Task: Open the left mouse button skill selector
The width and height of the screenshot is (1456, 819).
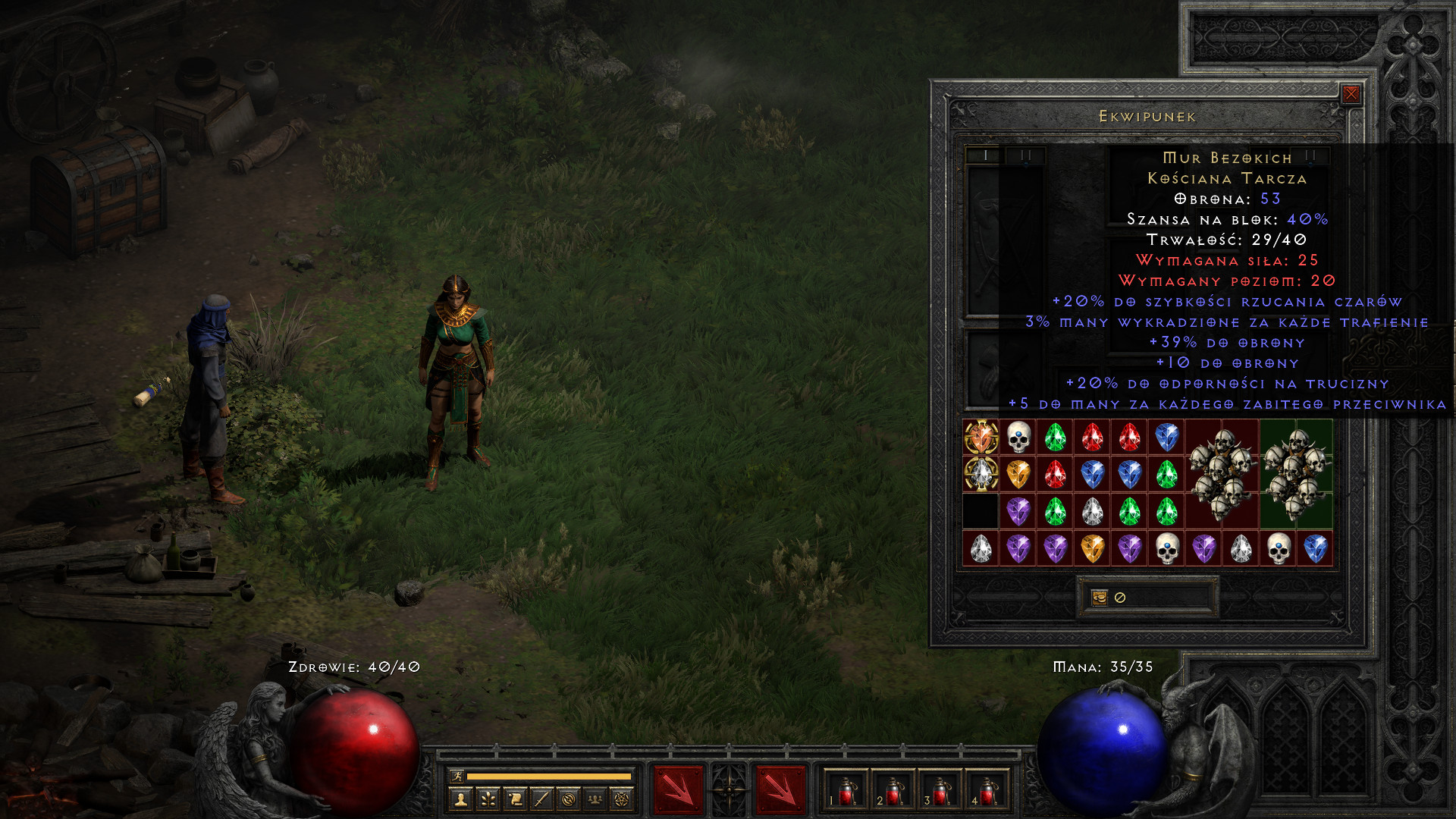Action: tap(678, 789)
